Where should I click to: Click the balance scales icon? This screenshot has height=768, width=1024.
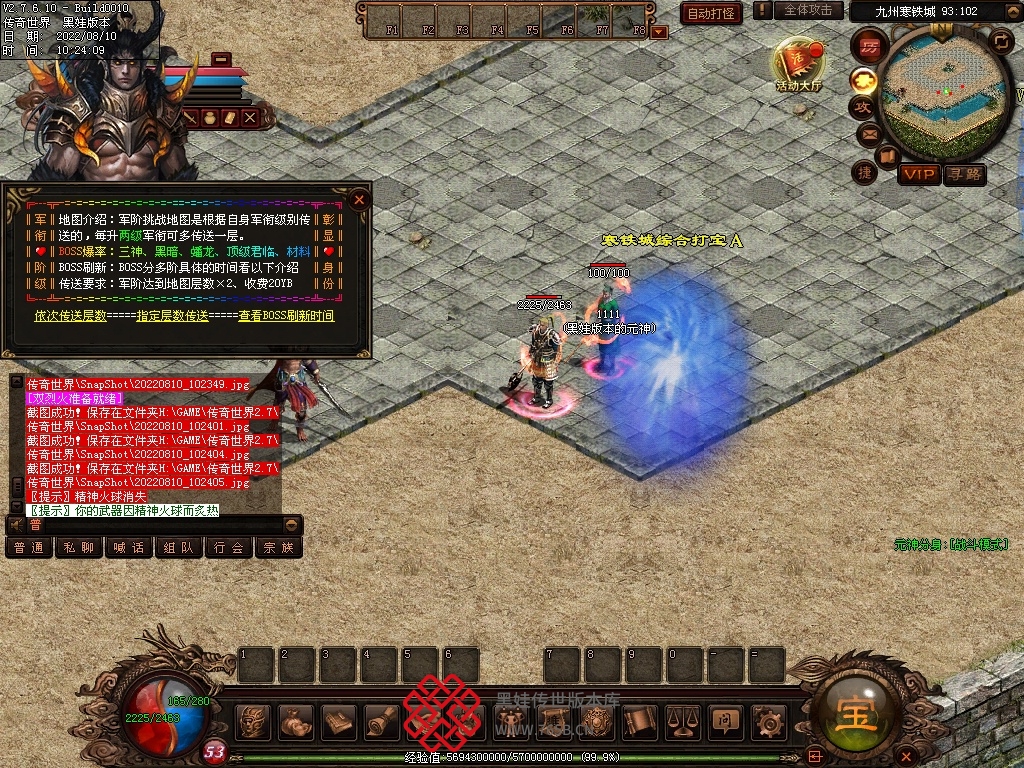(x=682, y=721)
